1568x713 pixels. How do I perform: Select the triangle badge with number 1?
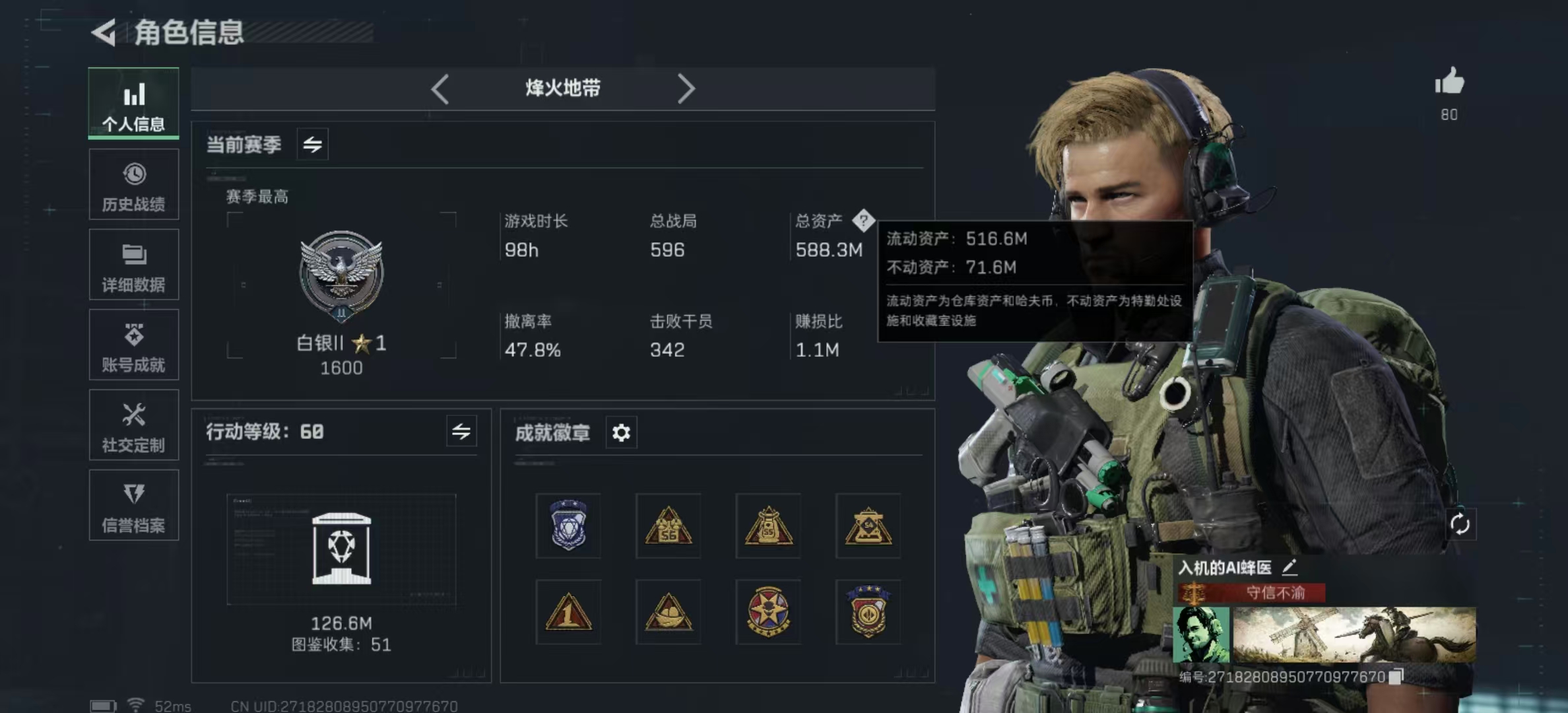(x=568, y=612)
